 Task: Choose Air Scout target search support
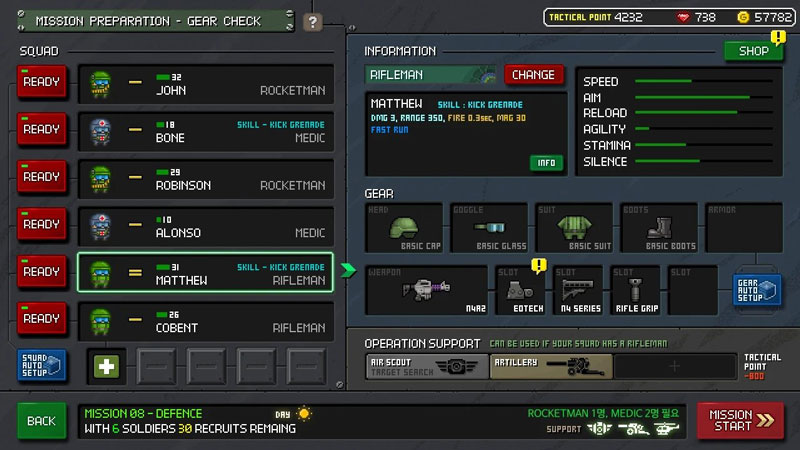click(x=427, y=367)
